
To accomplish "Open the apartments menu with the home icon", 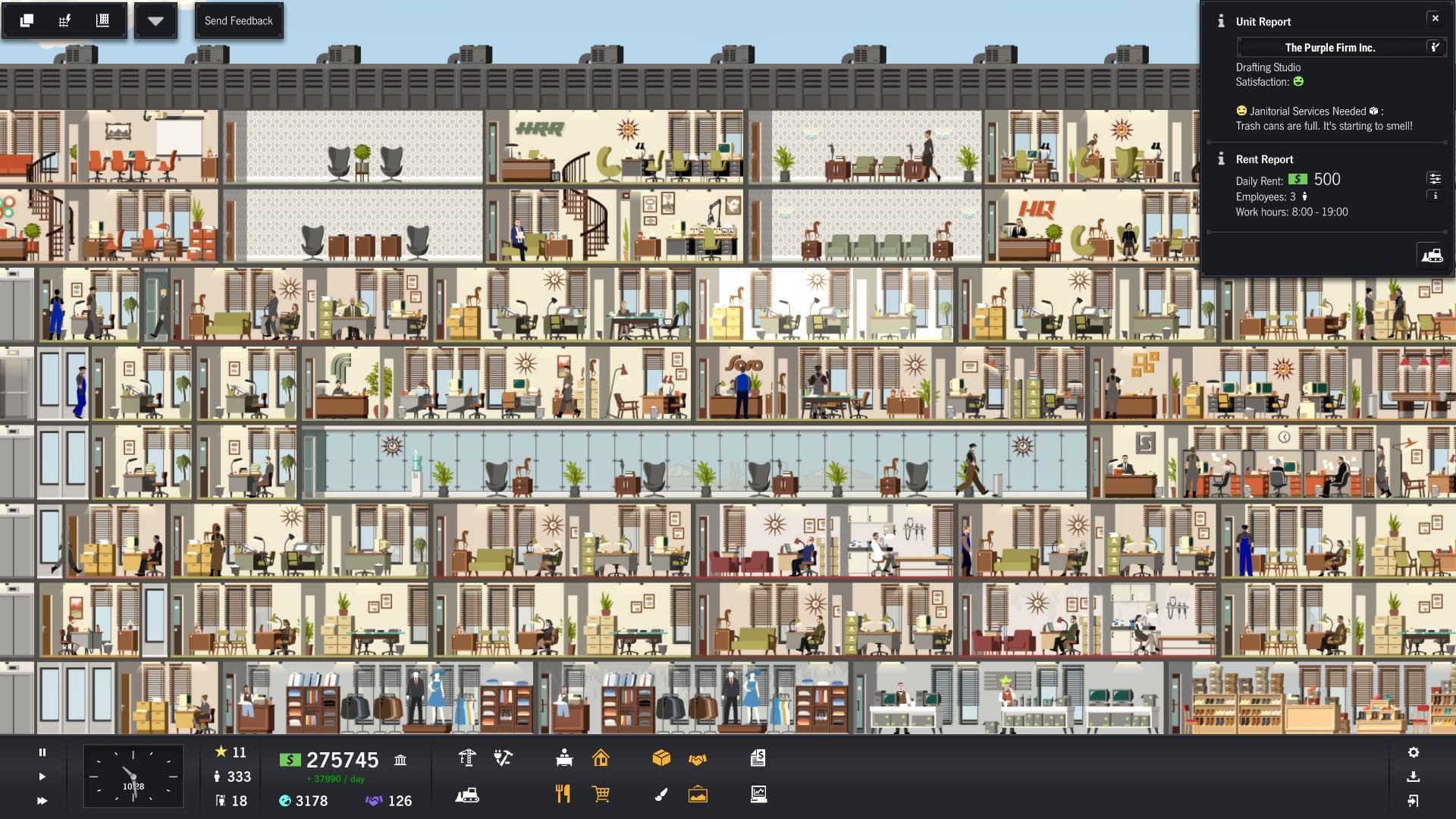I will [x=602, y=758].
